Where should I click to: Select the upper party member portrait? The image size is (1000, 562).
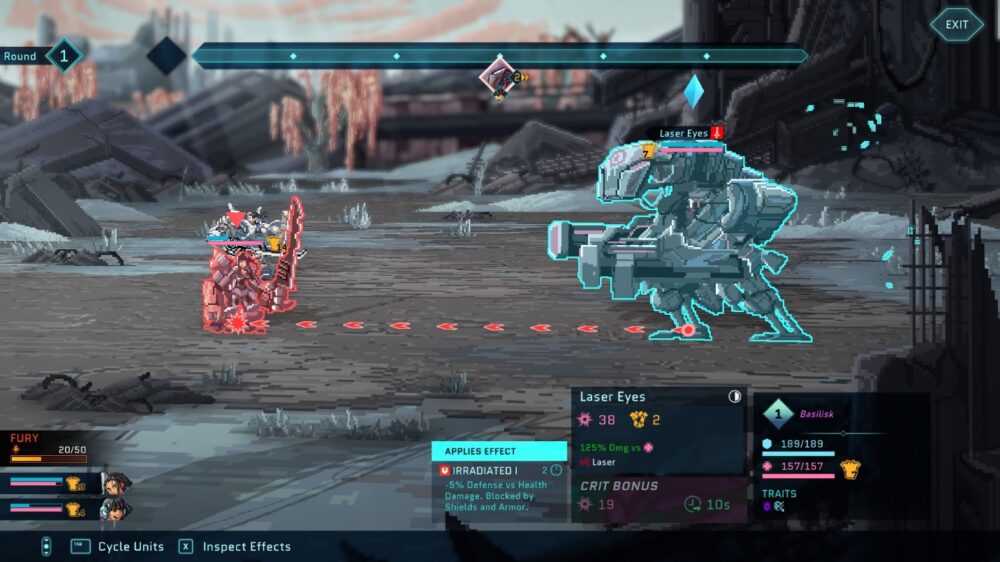pos(116,484)
